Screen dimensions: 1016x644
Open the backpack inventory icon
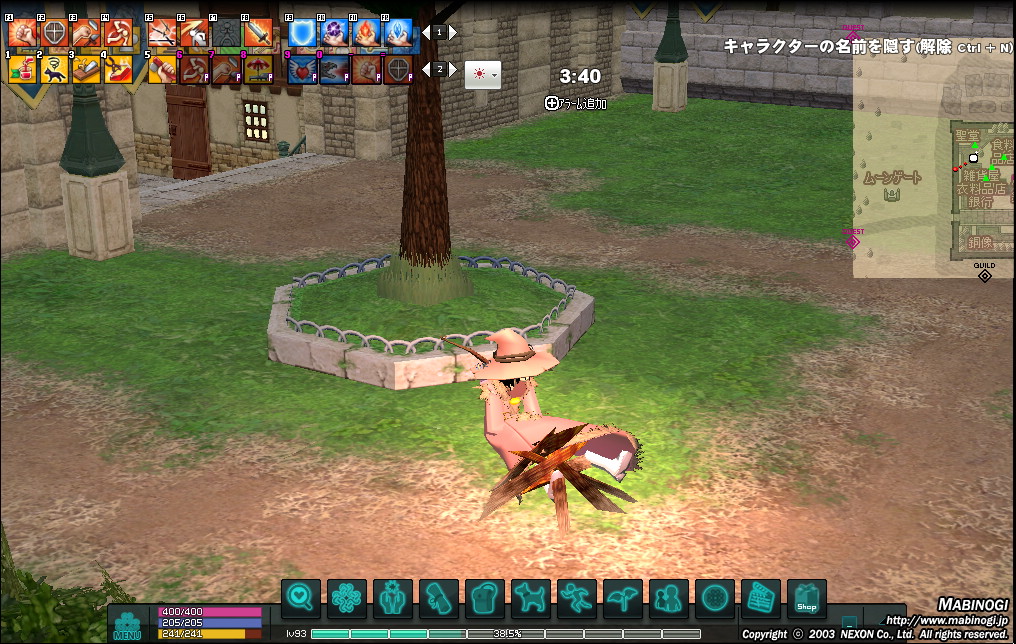[484, 599]
